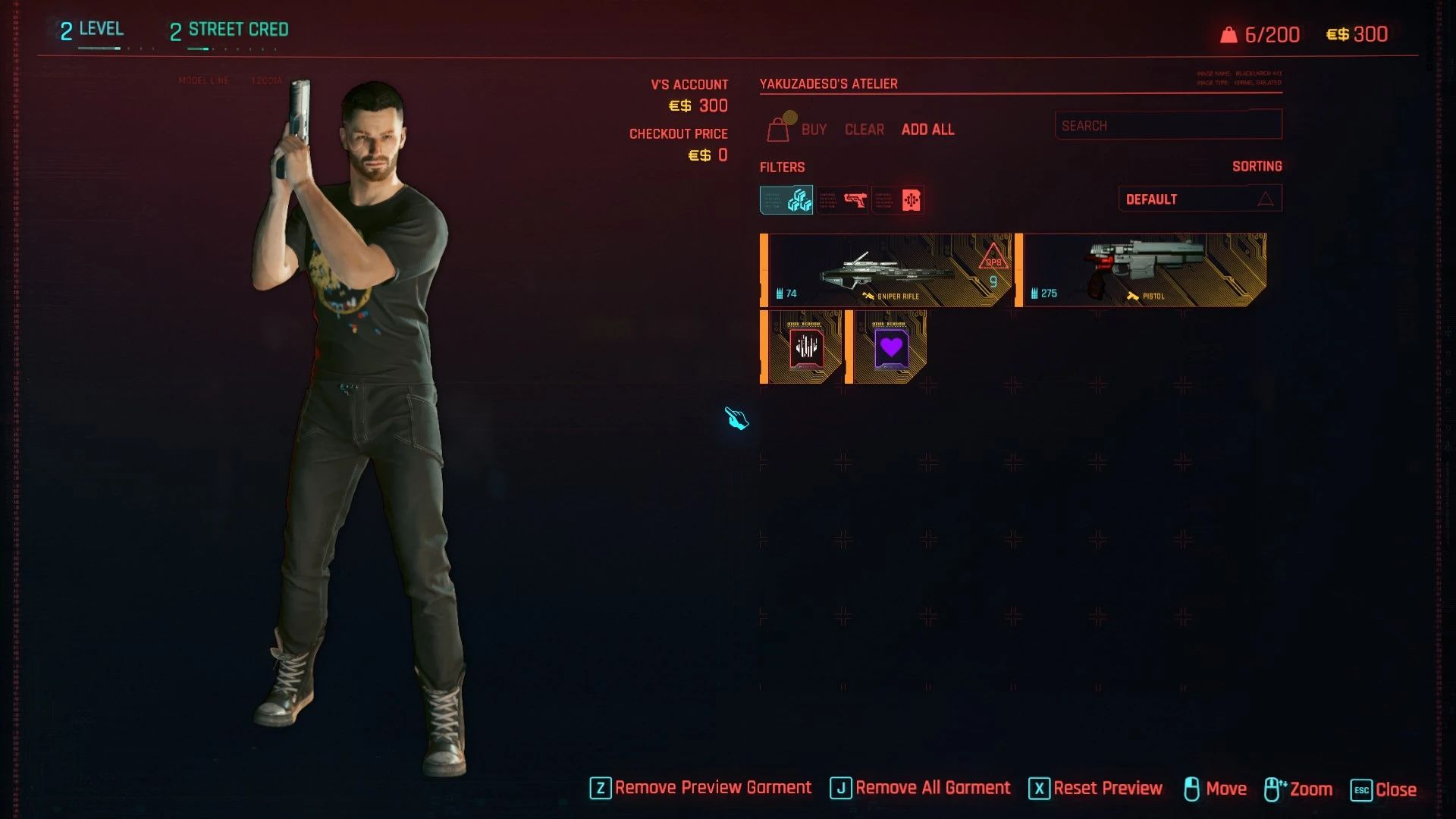Toggle the shards category filter off
Screen dimensions: 1456x819
(898, 199)
